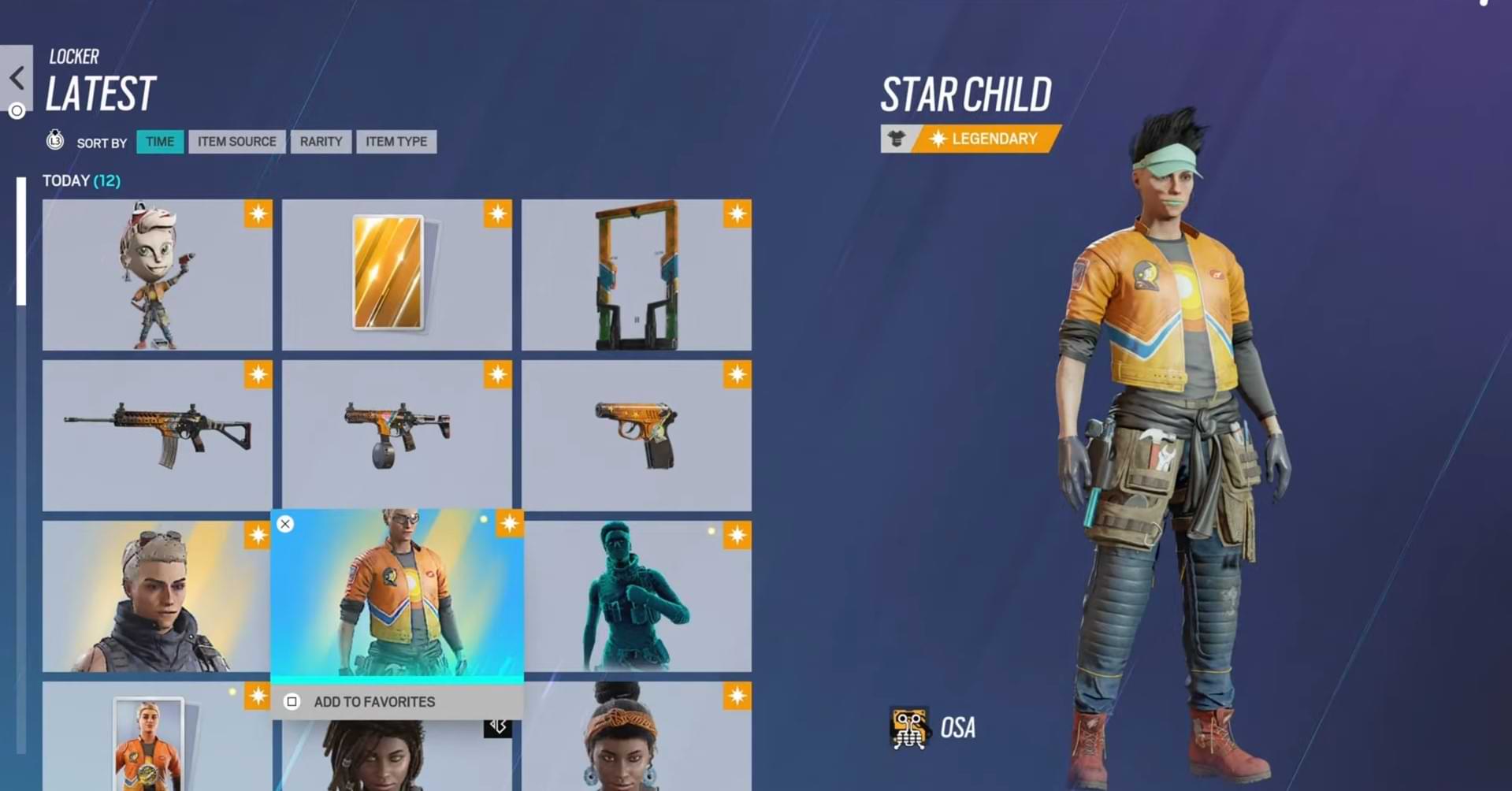This screenshot has height=791, width=1512.
Task: Select the chibi figurine charm tile
Action: click(157, 274)
